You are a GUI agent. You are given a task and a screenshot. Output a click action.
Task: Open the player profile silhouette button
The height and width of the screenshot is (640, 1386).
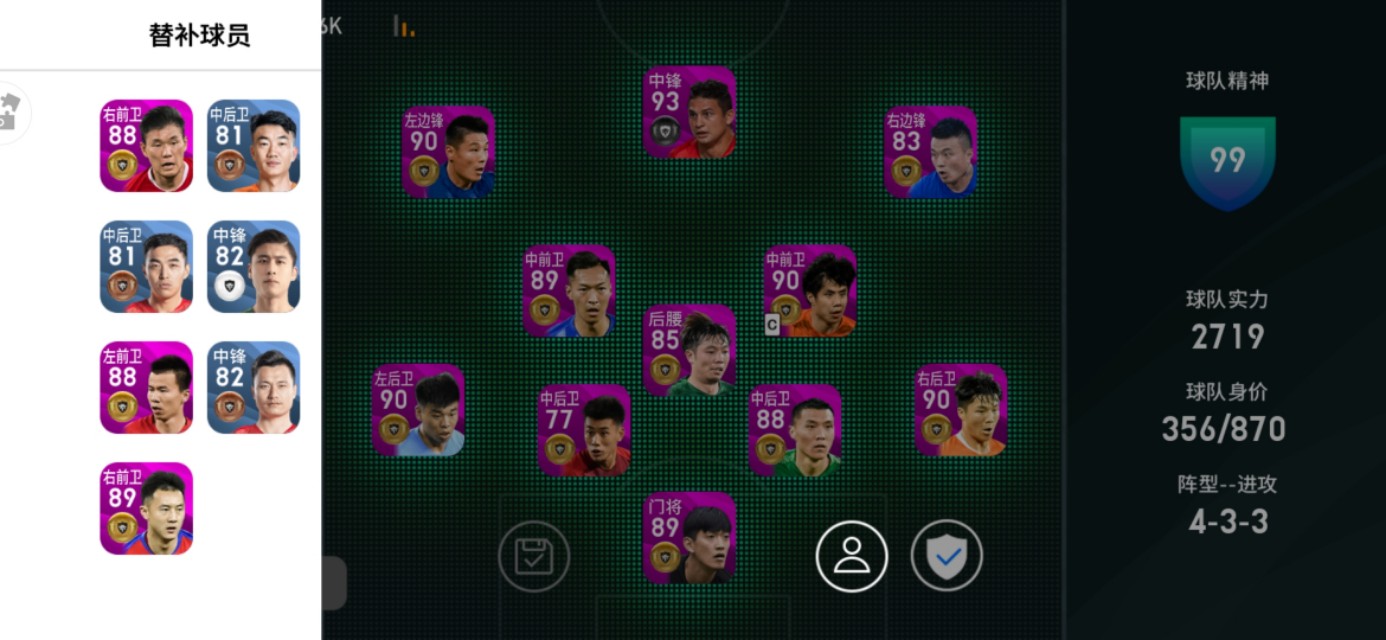pyautogui.click(x=851, y=557)
